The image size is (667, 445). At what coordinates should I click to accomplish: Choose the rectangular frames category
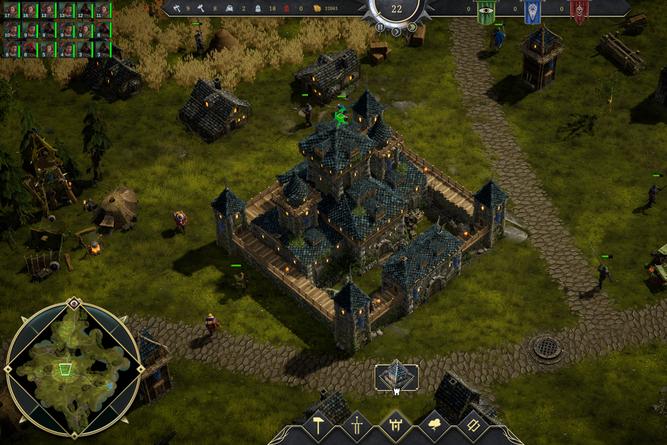[474, 426]
